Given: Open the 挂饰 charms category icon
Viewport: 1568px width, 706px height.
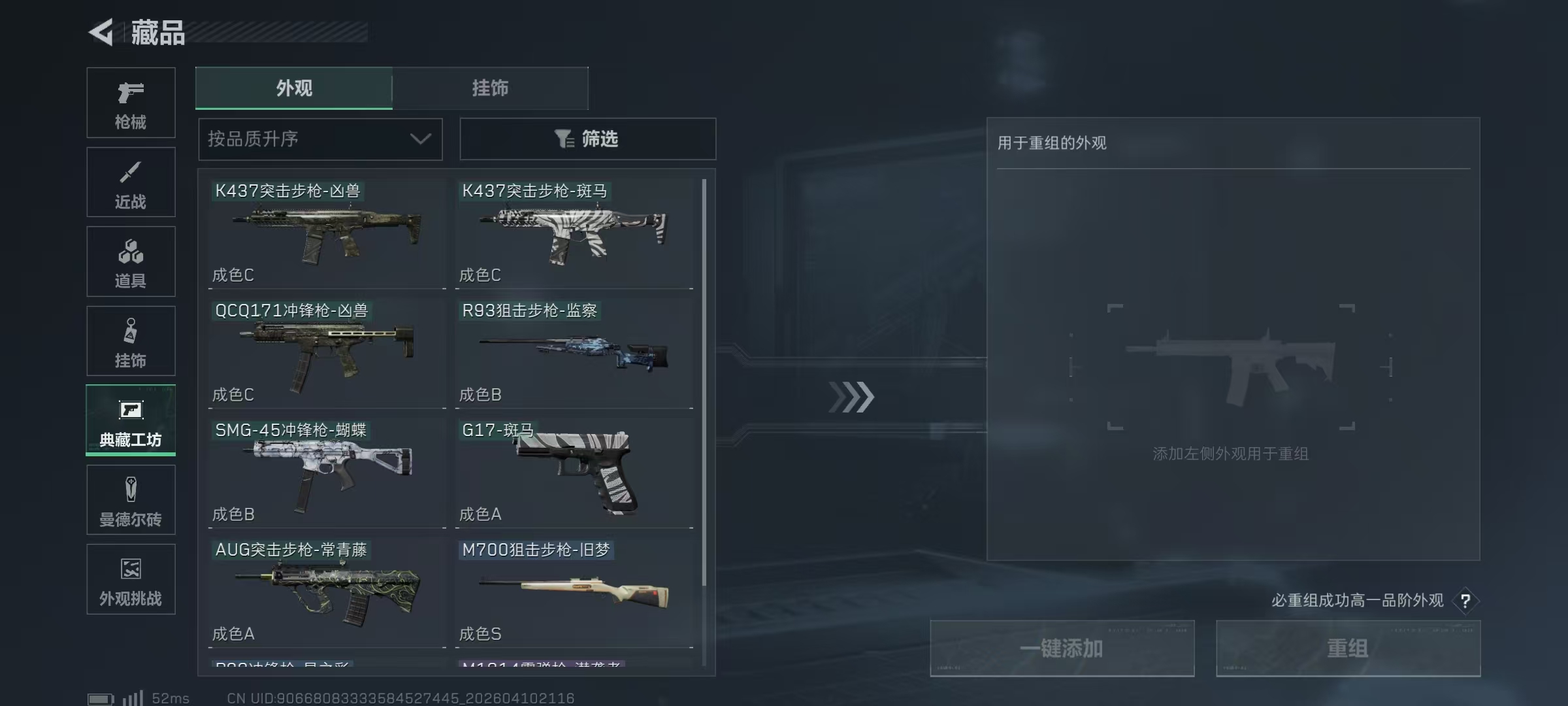Looking at the screenshot, I should point(131,340).
